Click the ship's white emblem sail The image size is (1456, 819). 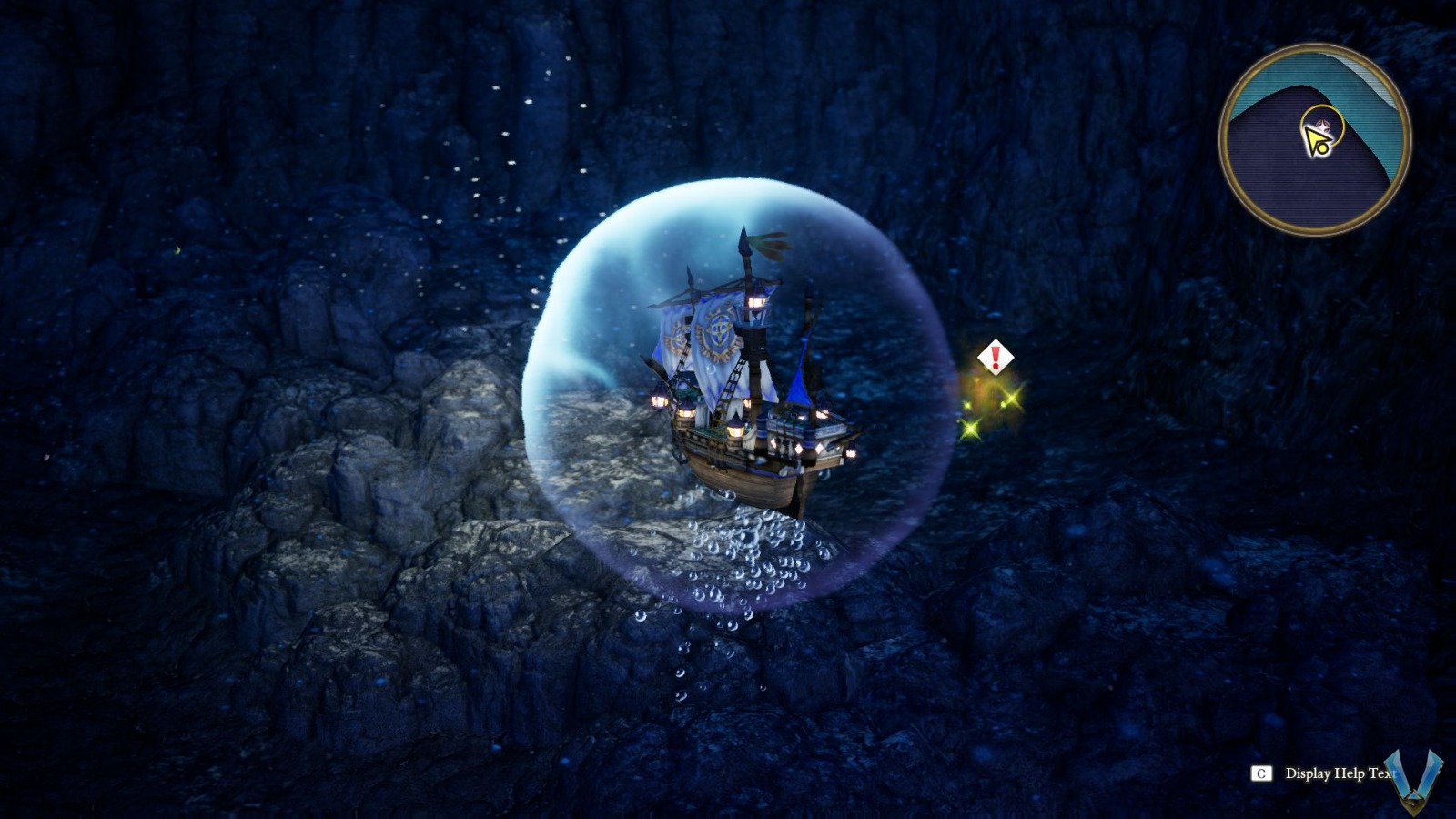(716, 334)
